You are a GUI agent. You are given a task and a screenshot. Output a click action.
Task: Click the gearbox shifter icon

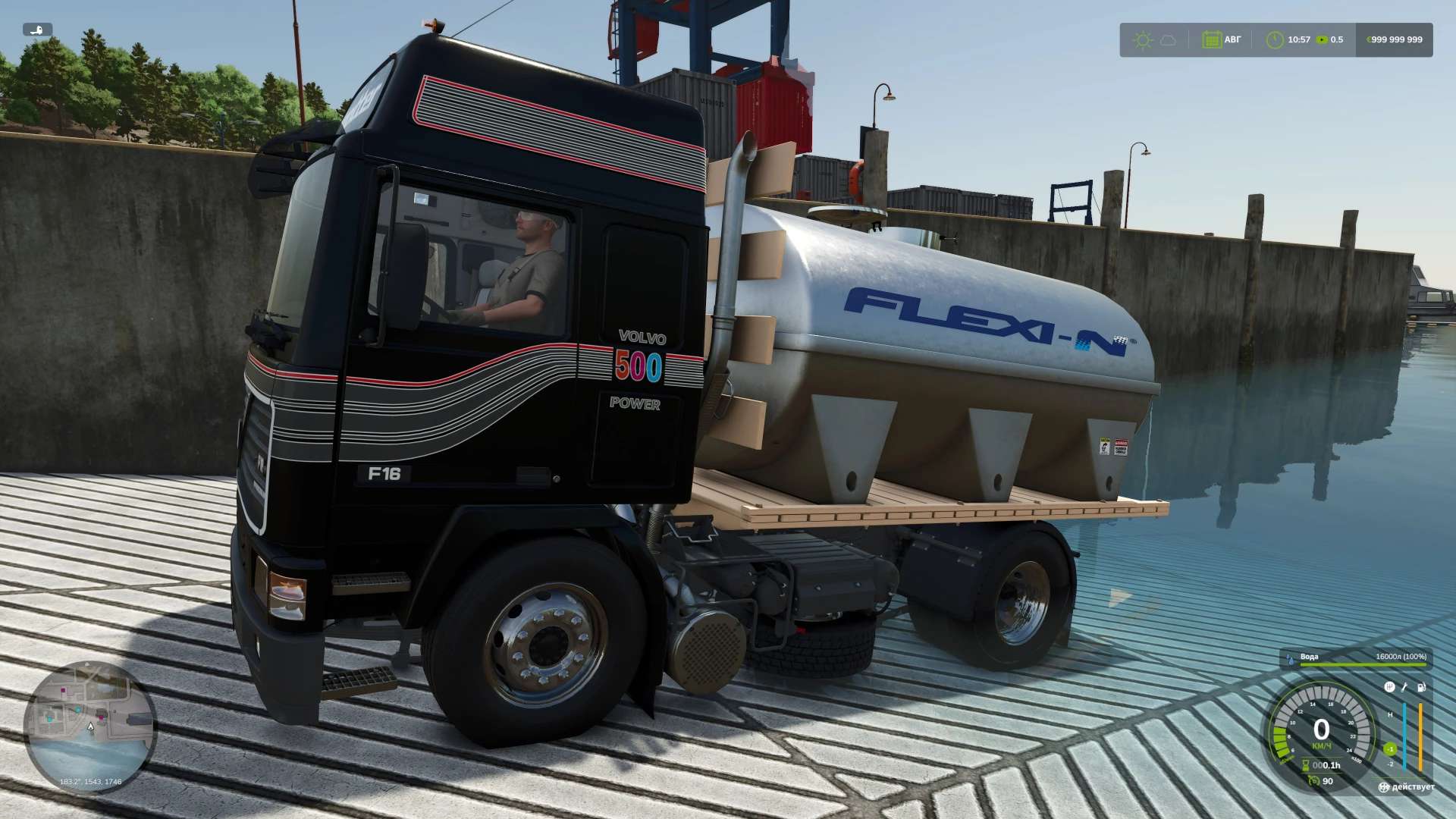tap(1389, 687)
